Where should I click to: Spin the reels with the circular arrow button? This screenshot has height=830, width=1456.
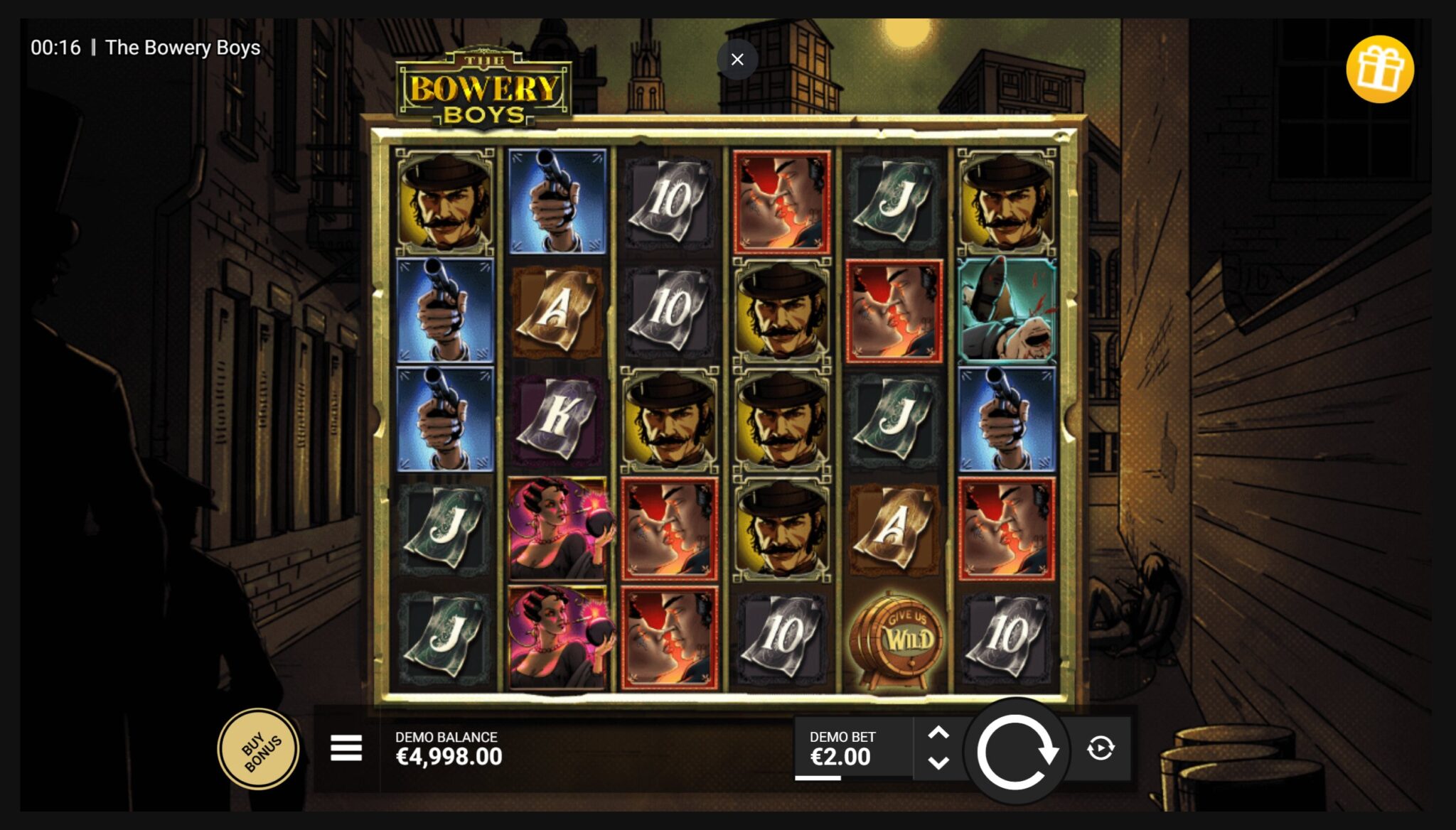point(1016,750)
